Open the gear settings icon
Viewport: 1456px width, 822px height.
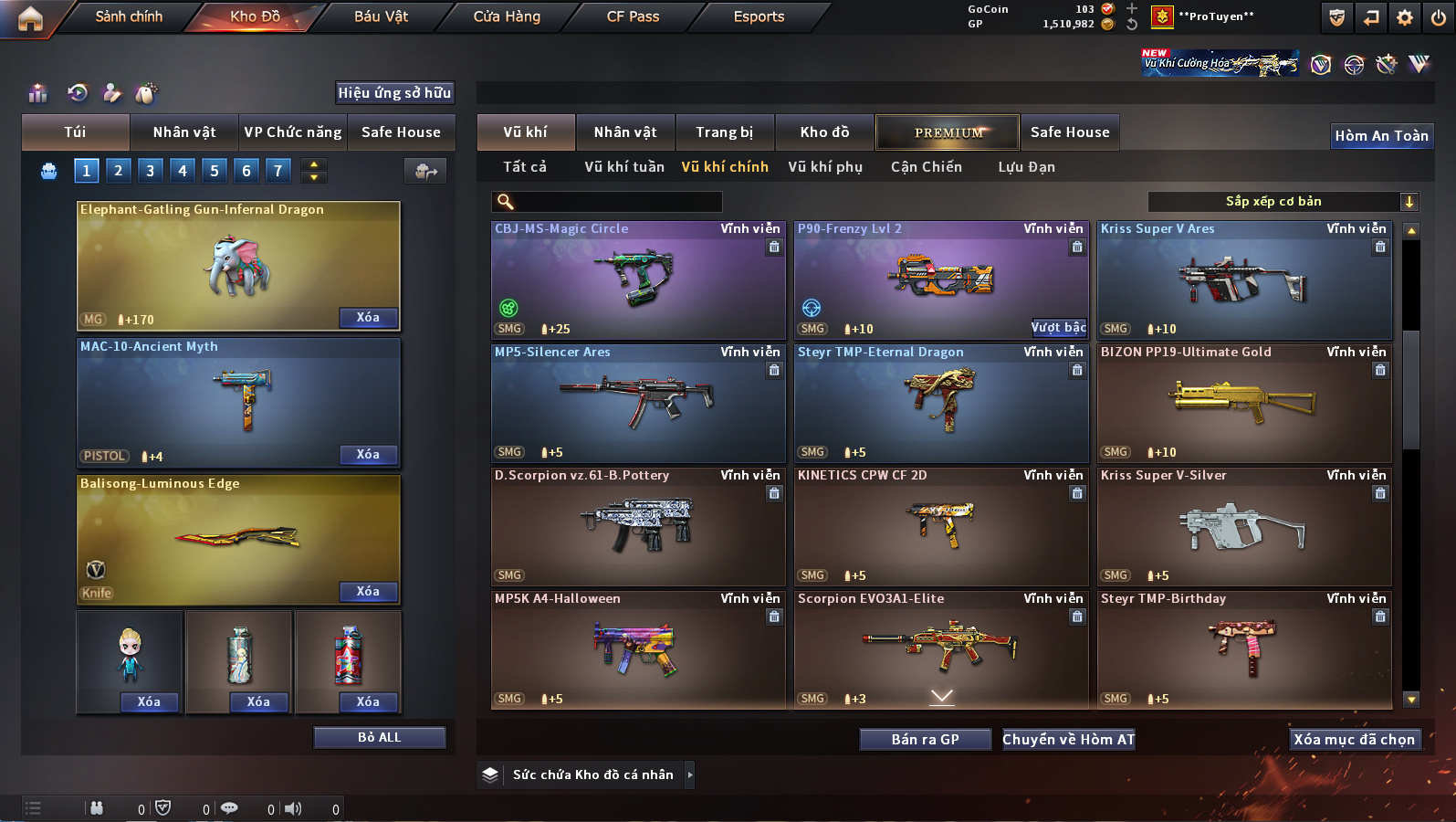pyautogui.click(x=1404, y=17)
